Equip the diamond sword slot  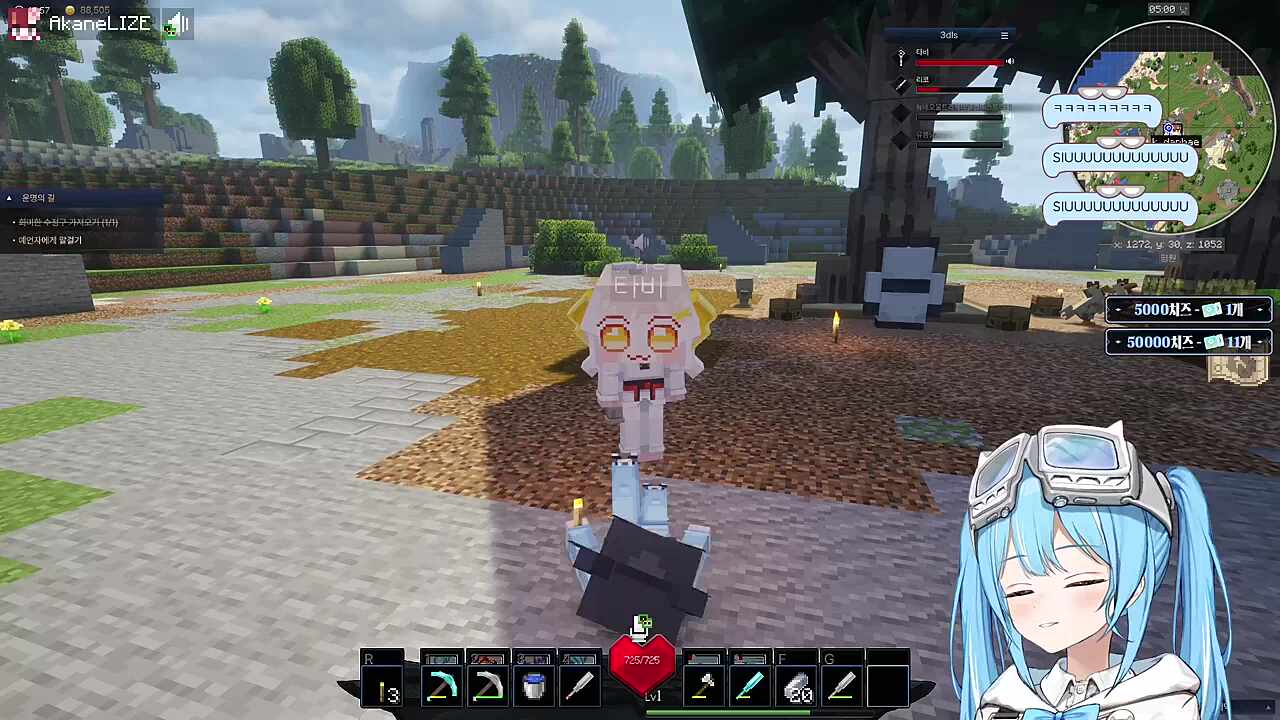tap(750, 687)
